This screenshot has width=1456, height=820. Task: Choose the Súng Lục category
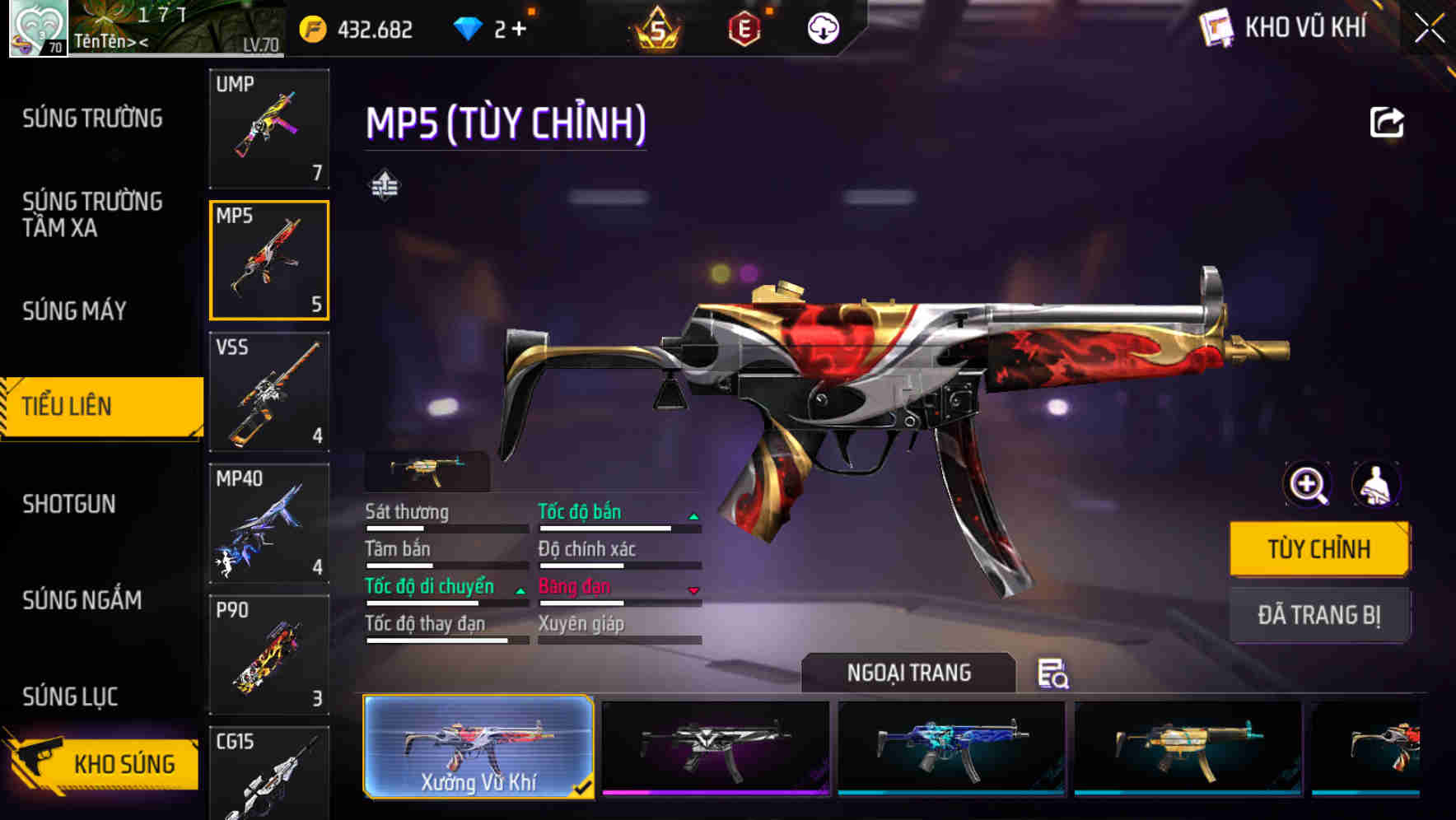tap(70, 697)
